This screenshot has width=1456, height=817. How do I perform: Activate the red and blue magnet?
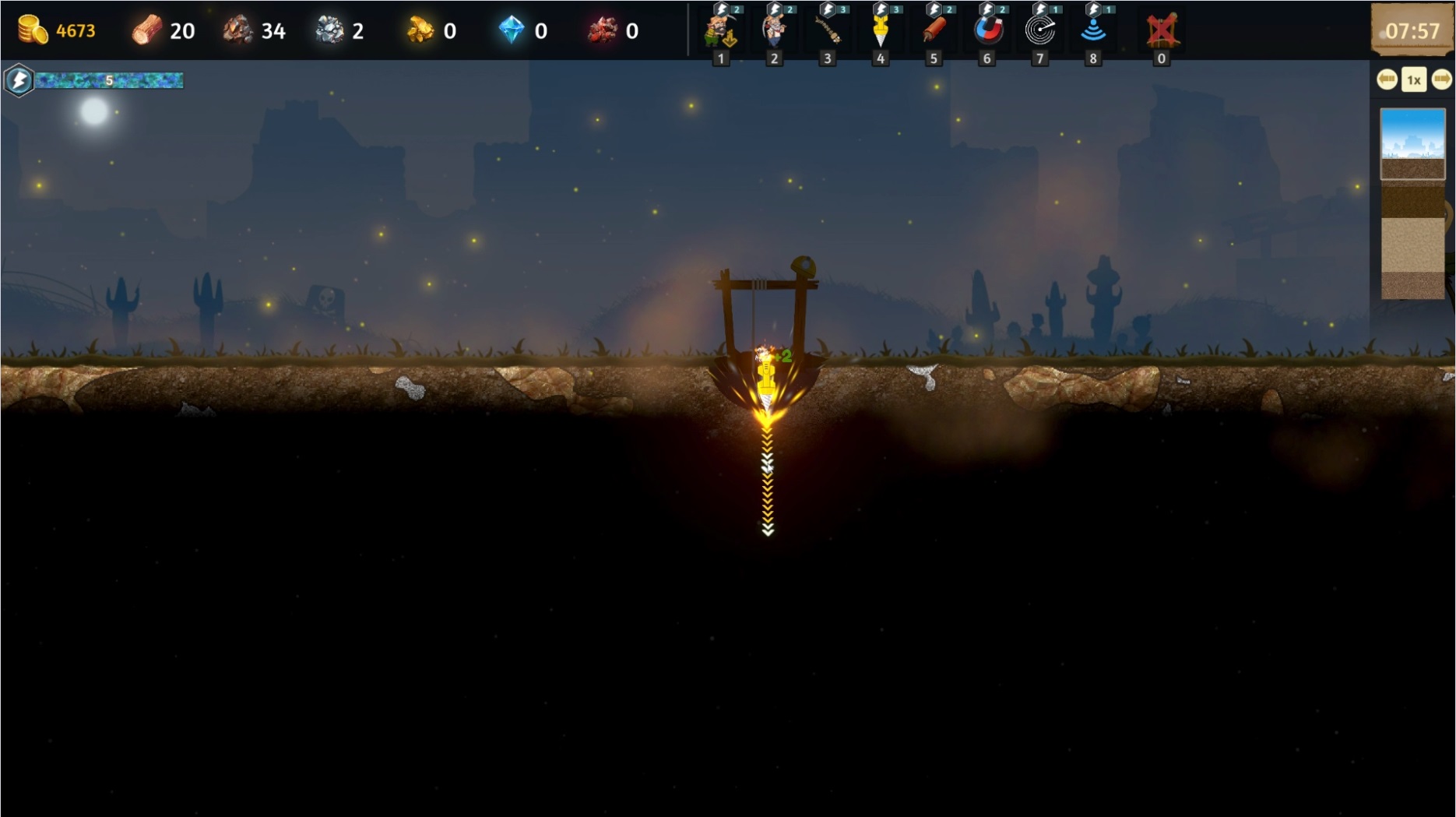(987, 31)
